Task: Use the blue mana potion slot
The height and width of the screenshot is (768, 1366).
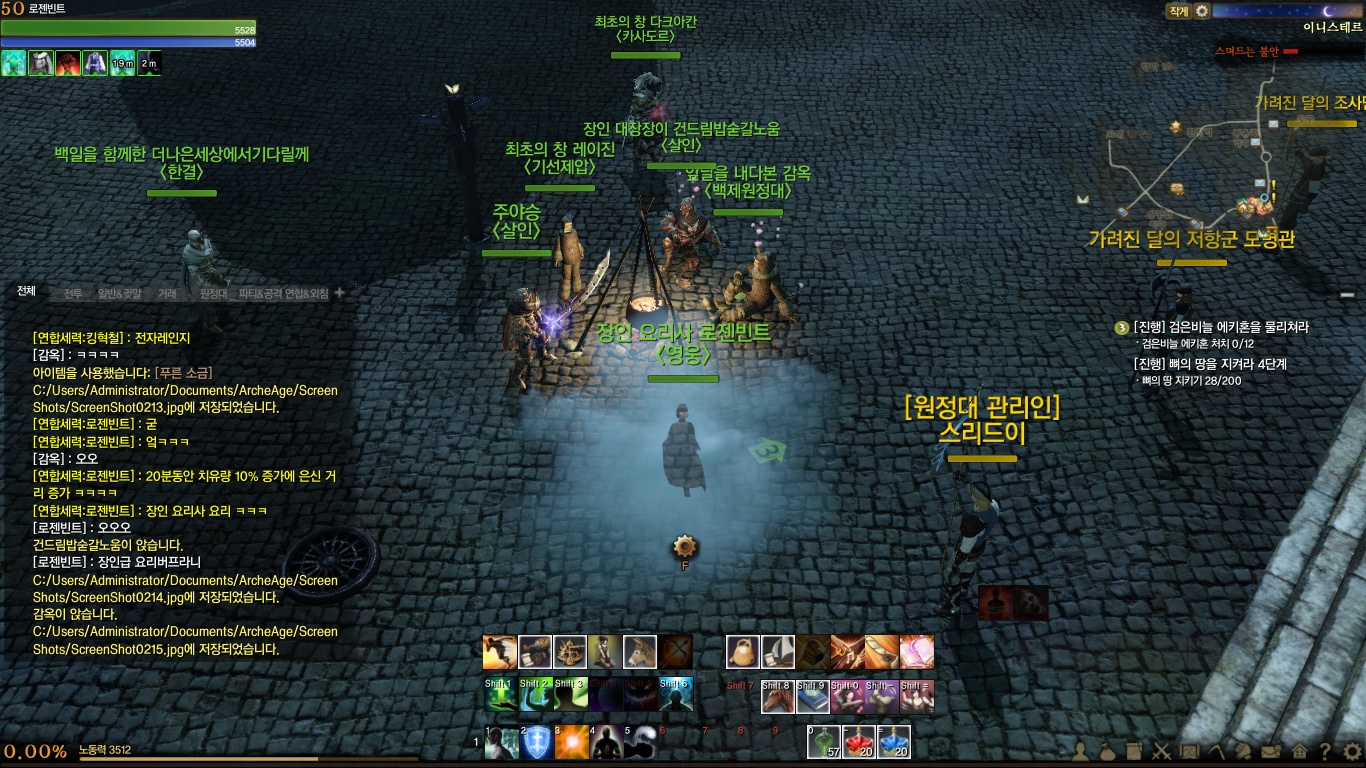Action: pyautogui.click(x=894, y=742)
